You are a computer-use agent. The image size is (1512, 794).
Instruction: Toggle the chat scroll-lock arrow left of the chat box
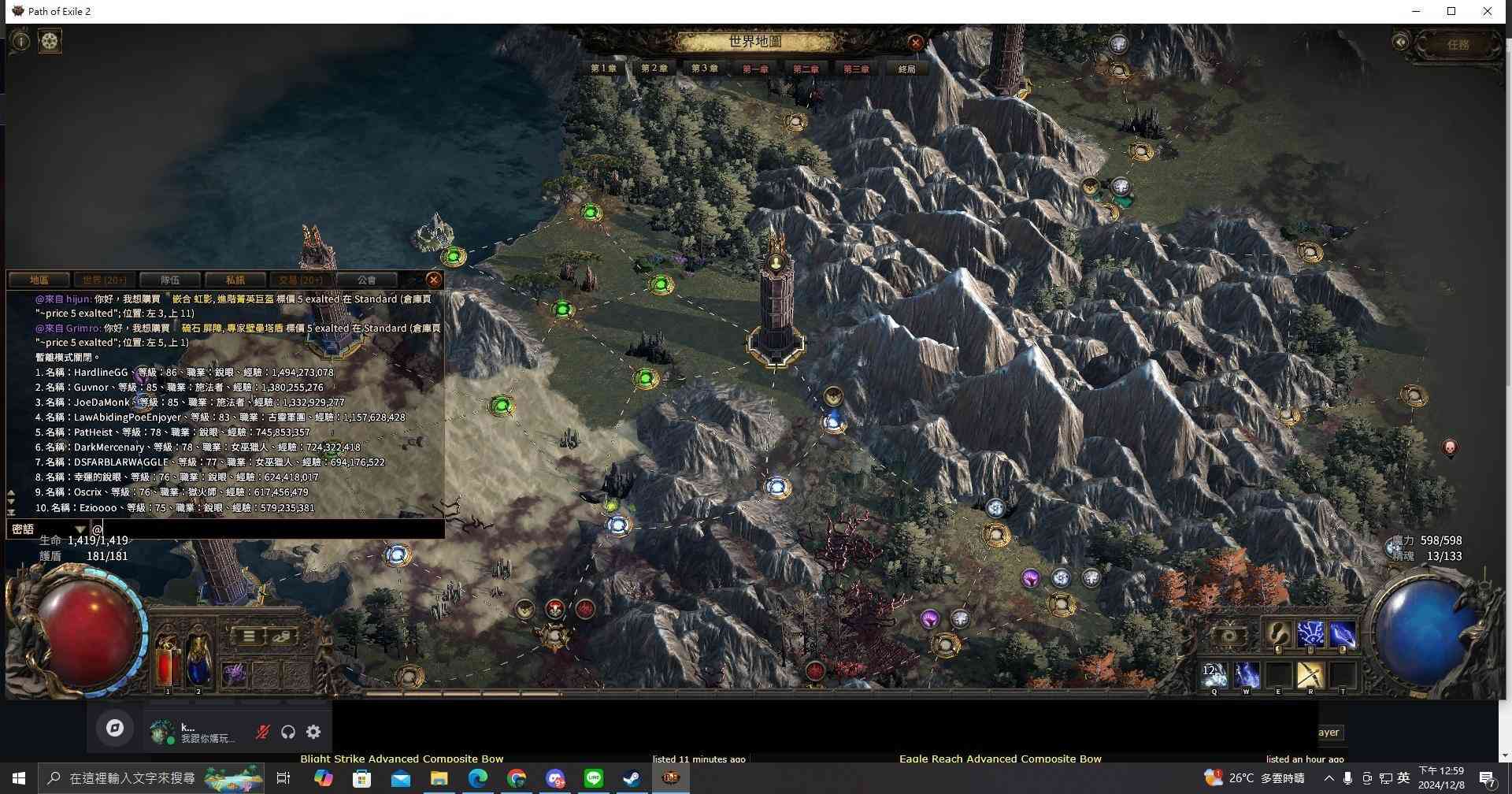click(x=11, y=510)
